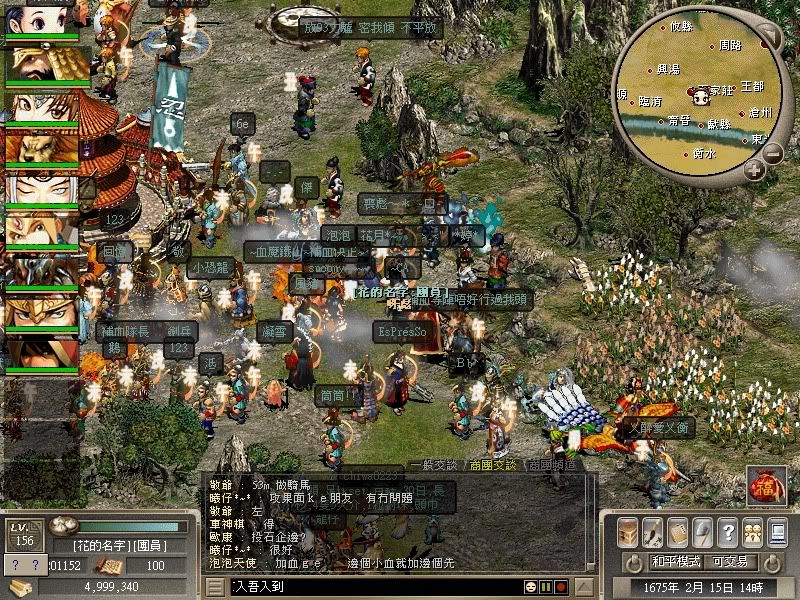Viewport: 800px width, 600px height.
Task: Open the abacus icon
Action: [x=677, y=532]
